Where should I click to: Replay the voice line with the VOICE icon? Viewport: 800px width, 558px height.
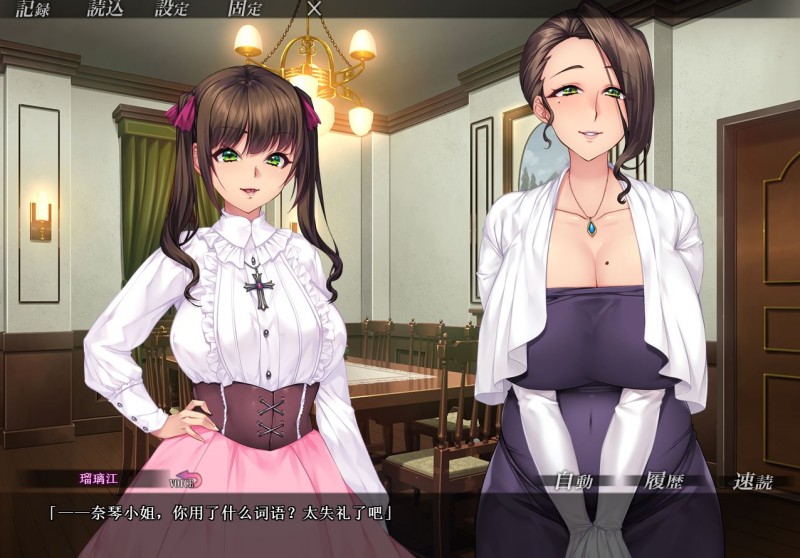click(x=186, y=480)
